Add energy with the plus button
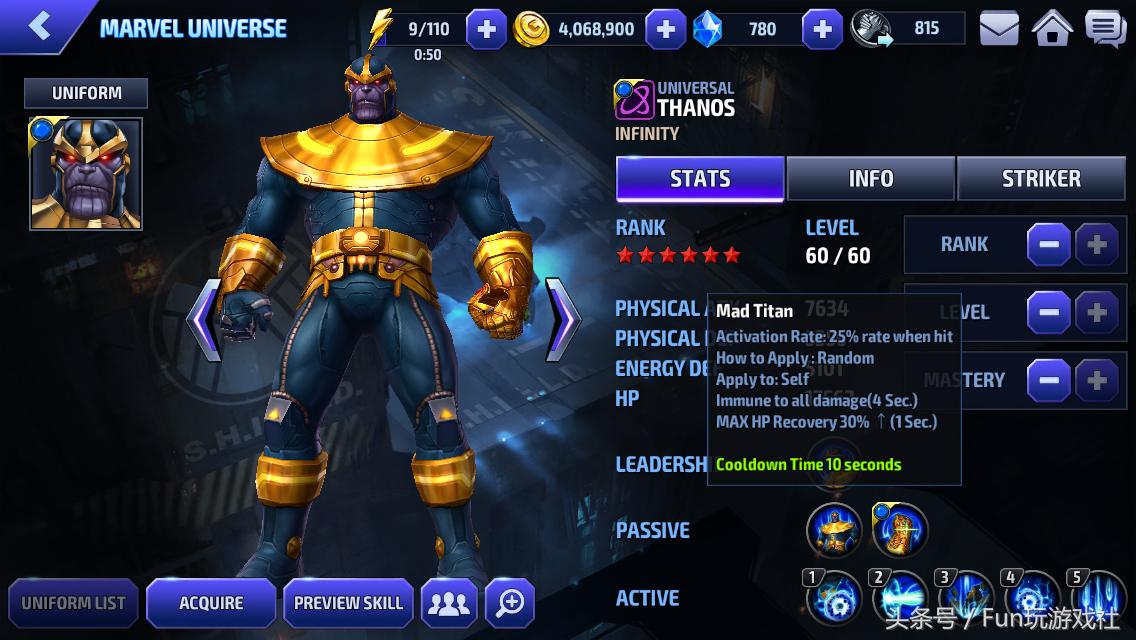This screenshot has width=1136, height=640. (x=486, y=30)
